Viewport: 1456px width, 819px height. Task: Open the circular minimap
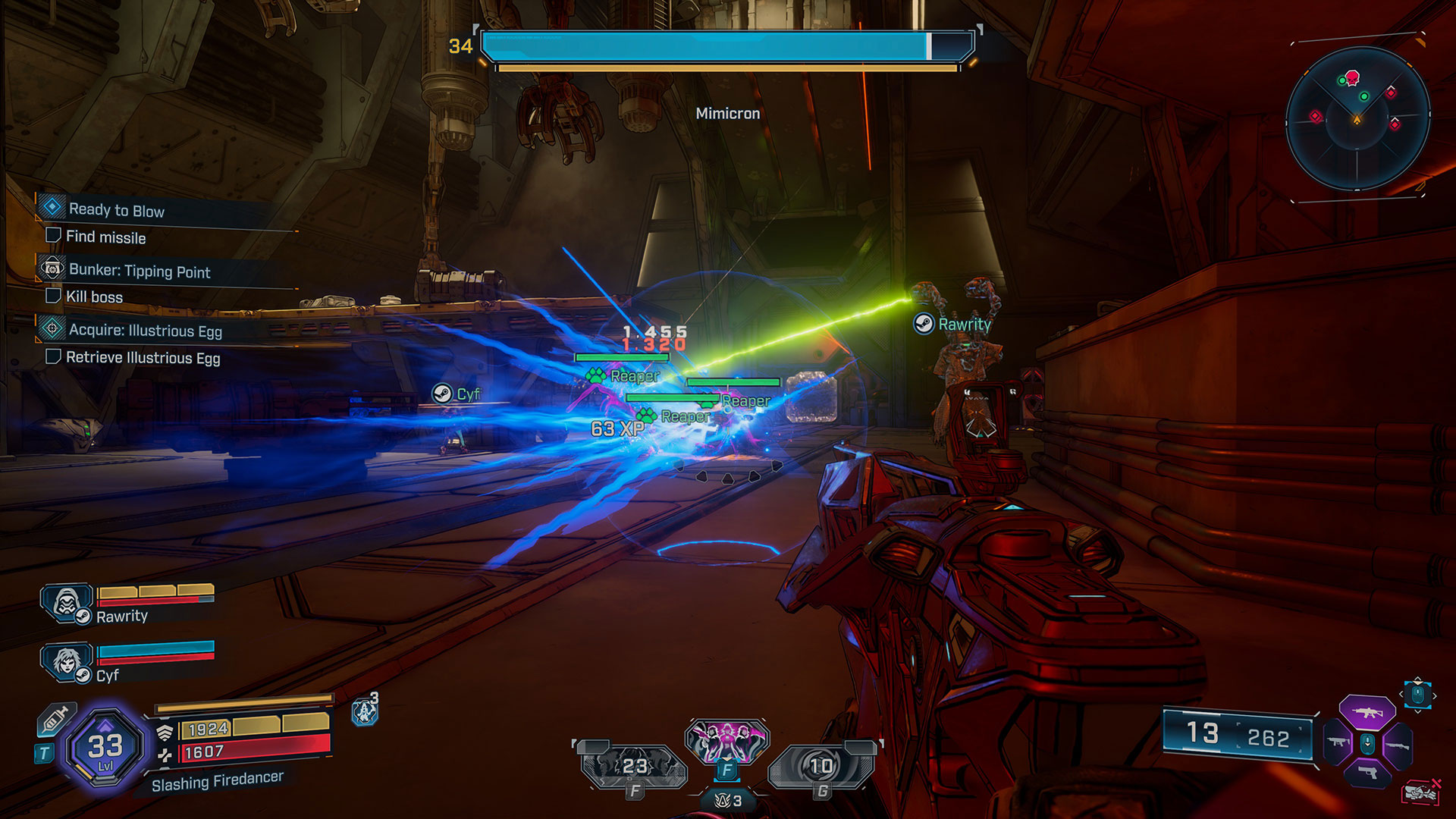(1357, 118)
